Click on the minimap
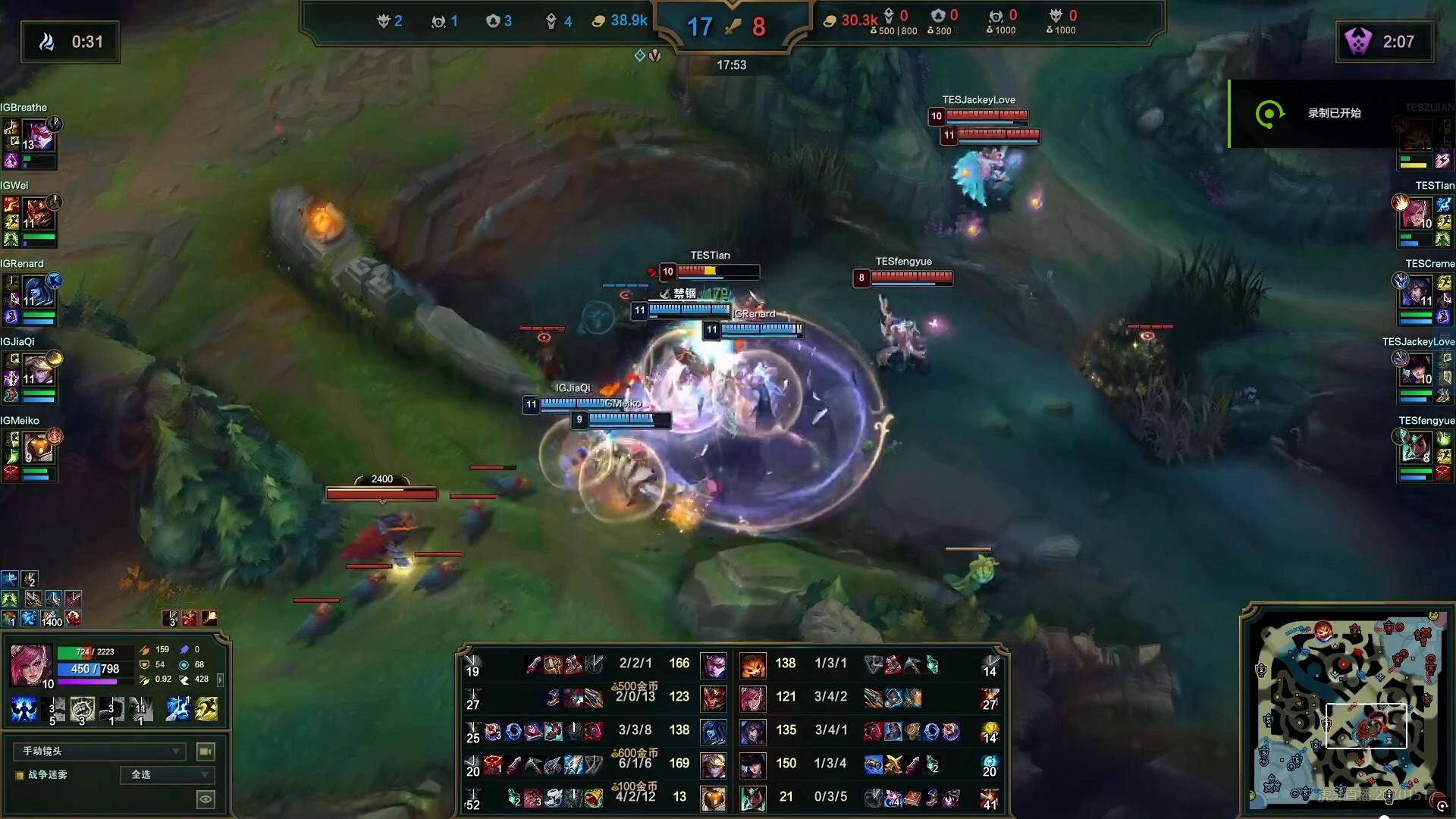The image size is (1456, 819). pos(1346,705)
